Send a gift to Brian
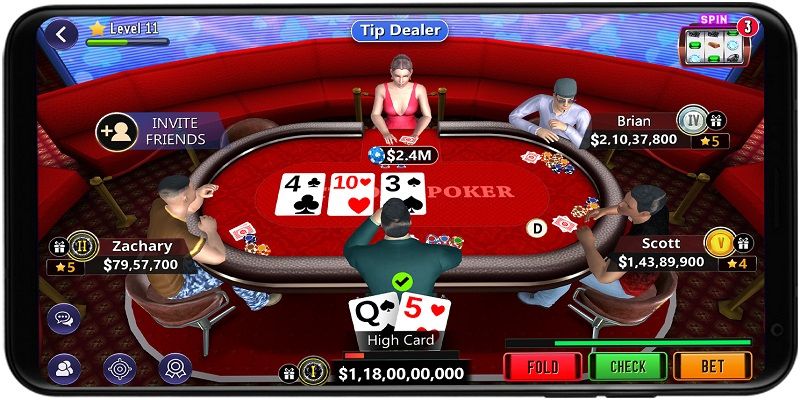Screen dimensions: 800x400 click(x=718, y=121)
